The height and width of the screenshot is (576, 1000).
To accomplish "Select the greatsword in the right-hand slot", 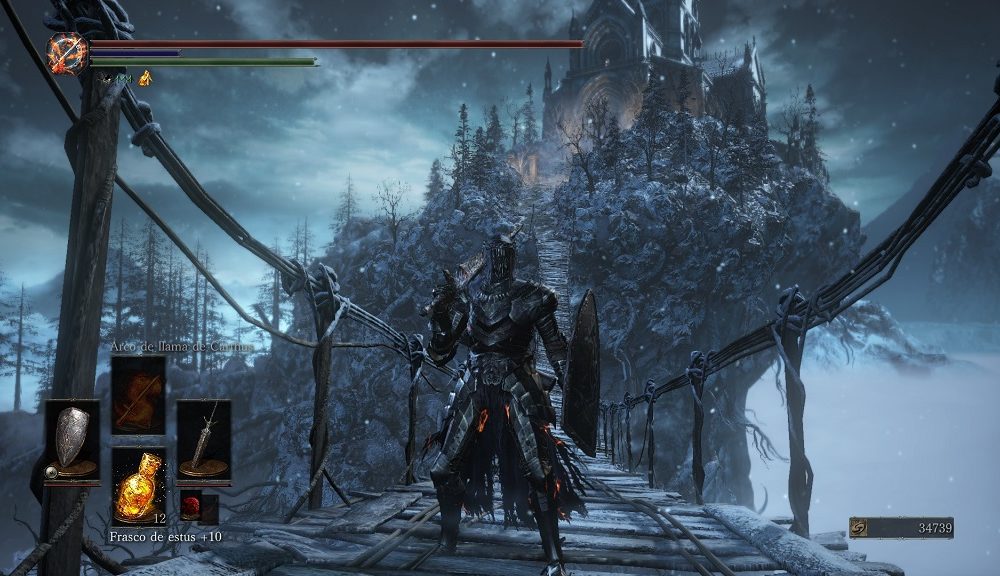I will (204, 441).
